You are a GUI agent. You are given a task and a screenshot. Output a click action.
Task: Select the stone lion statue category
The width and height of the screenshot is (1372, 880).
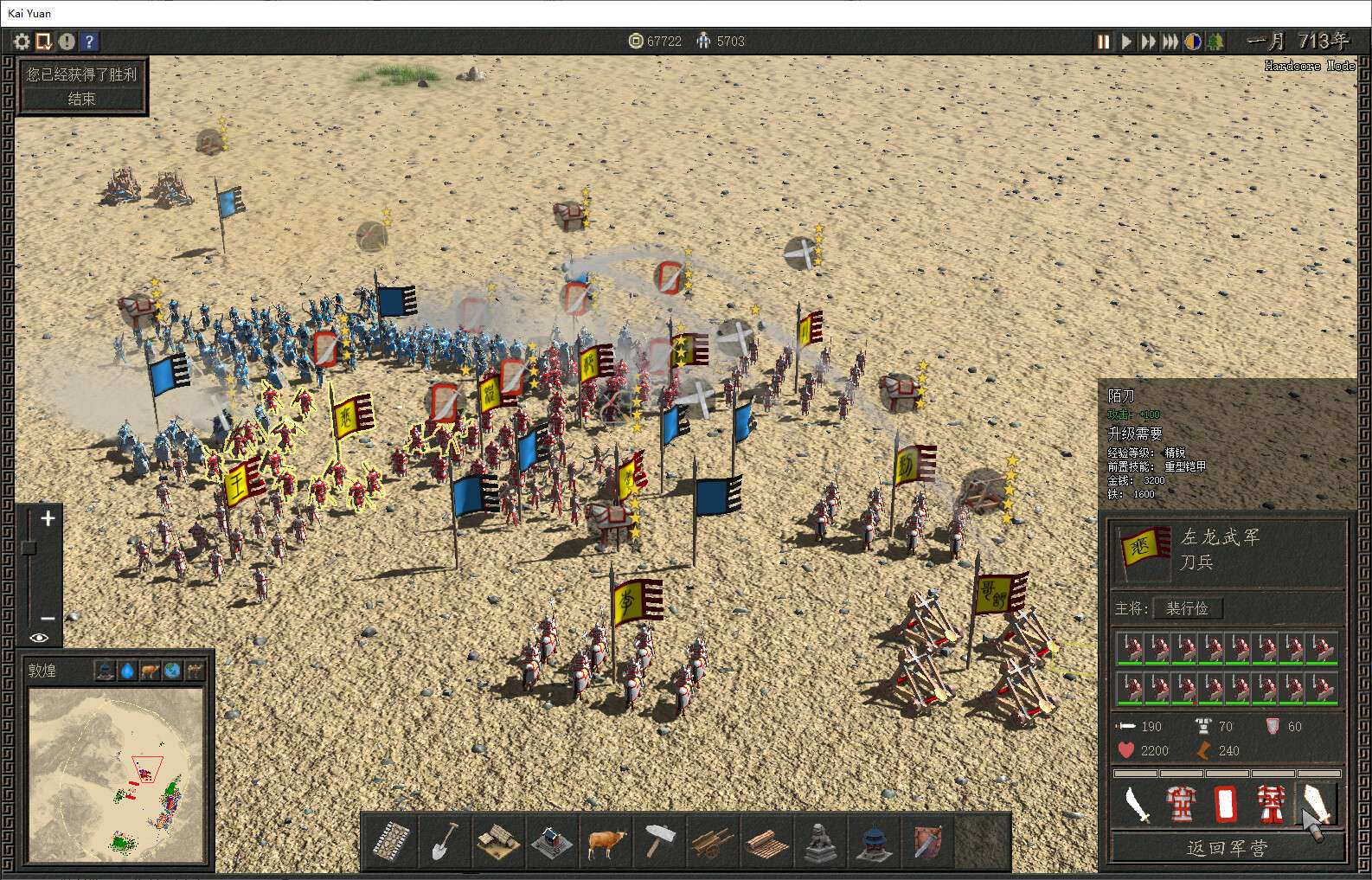coord(818,840)
